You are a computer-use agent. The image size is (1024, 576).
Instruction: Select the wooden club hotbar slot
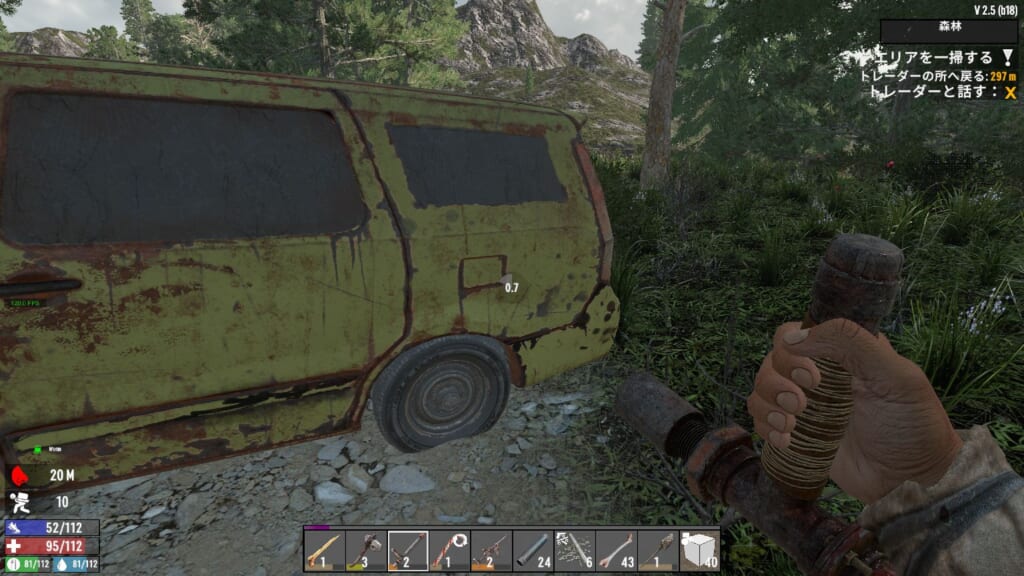click(325, 550)
